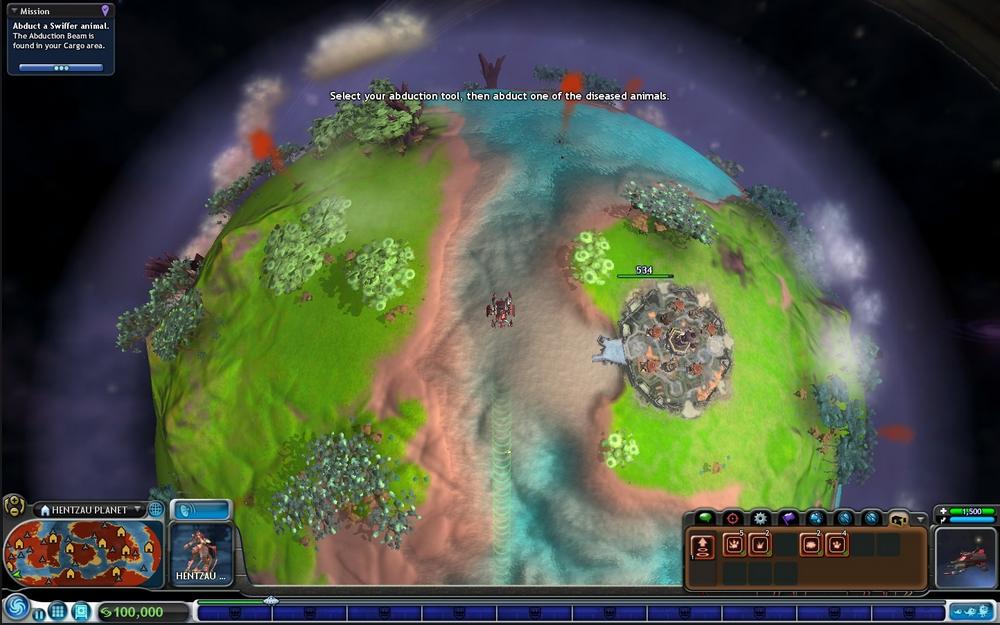The height and width of the screenshot is (625, 1000).
Task: Open communications with the blue hail button
Action: pos(201,510)
